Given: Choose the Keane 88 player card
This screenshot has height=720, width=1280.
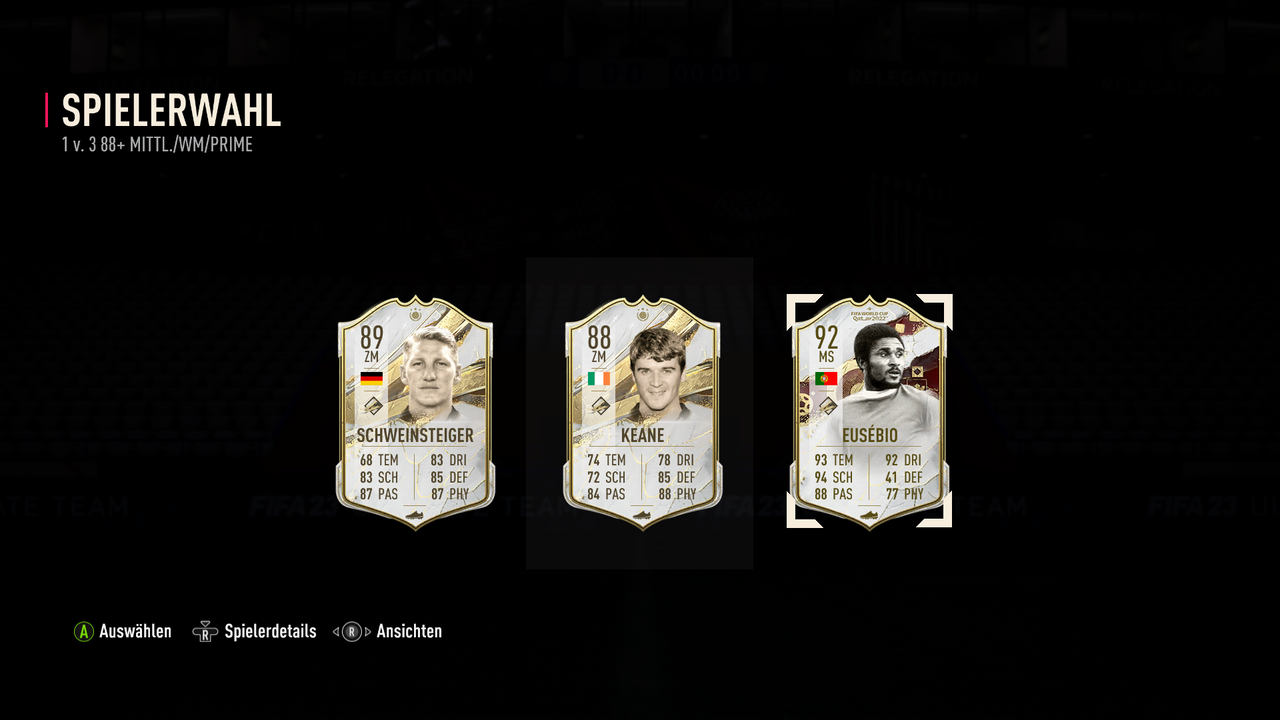Looking at the screenshot, I should tap(642, 412).
